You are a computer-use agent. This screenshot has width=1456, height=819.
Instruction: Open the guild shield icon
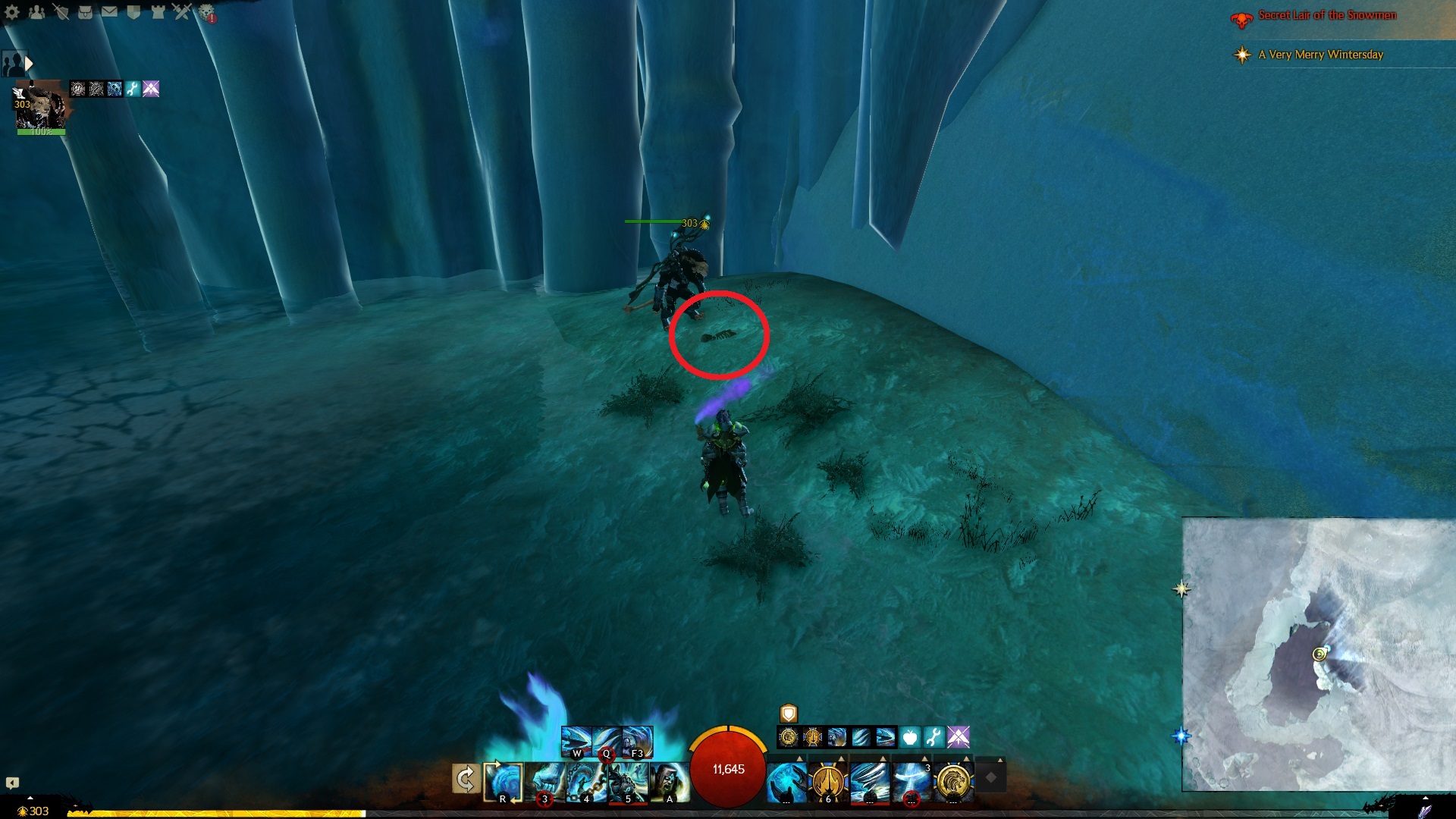coord(133,12)
